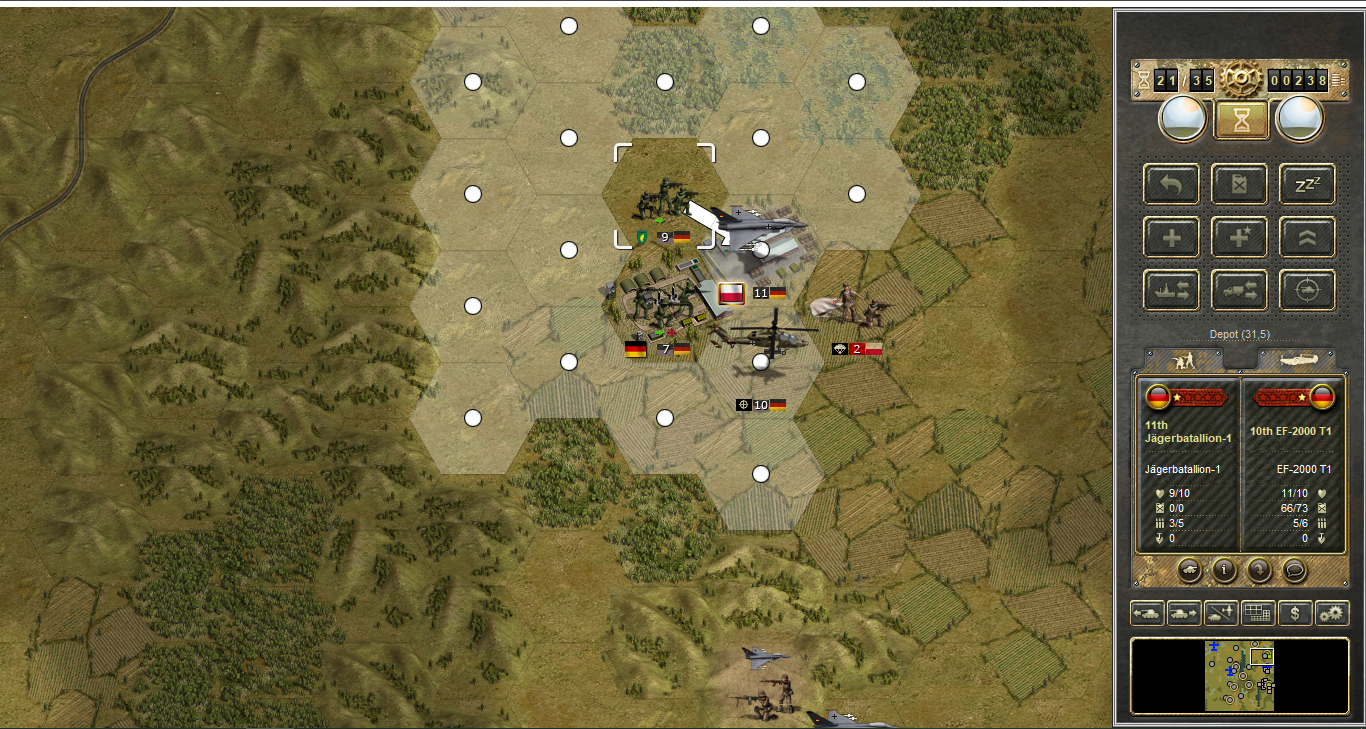The height and width of the screenshot is (729, 1366).
Task: Open the dollar sign purchase screen
Action: pyautogui.click(x=1295, y=613)
